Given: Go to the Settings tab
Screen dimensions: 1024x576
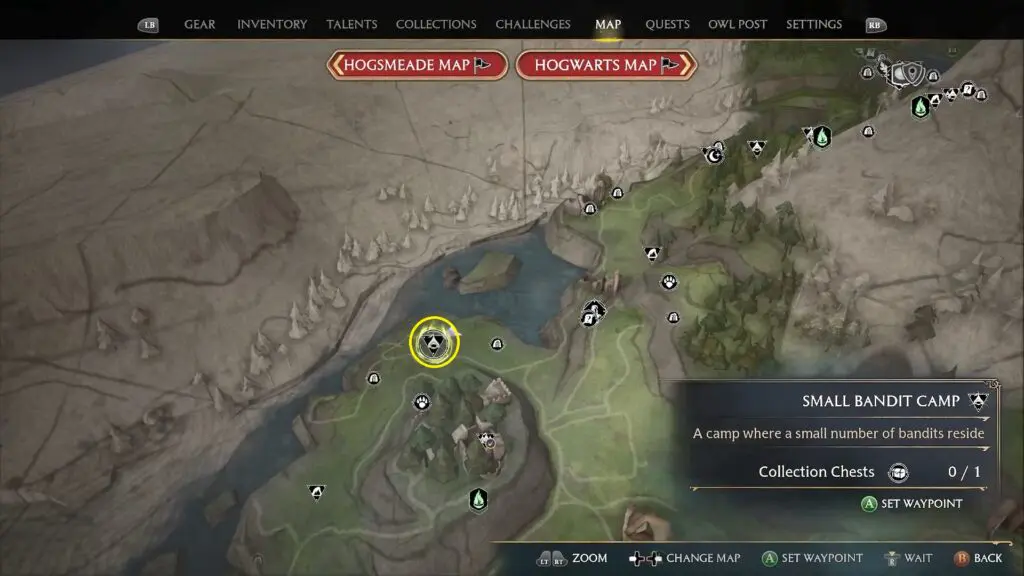Looking at the screenshot, I should click(815, 24).
